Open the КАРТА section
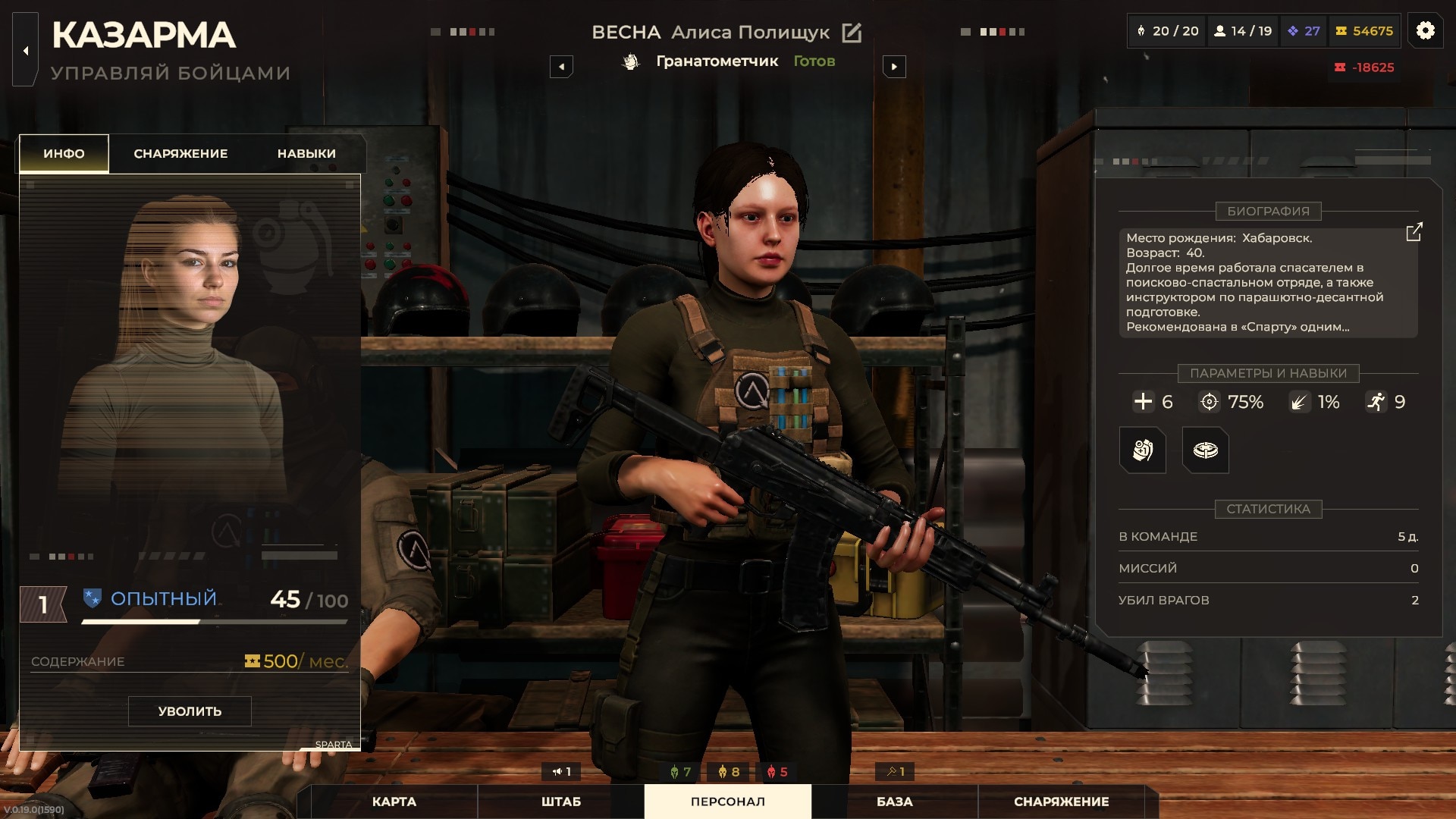This screenshot has height=819, width=1456. point(394,802)
